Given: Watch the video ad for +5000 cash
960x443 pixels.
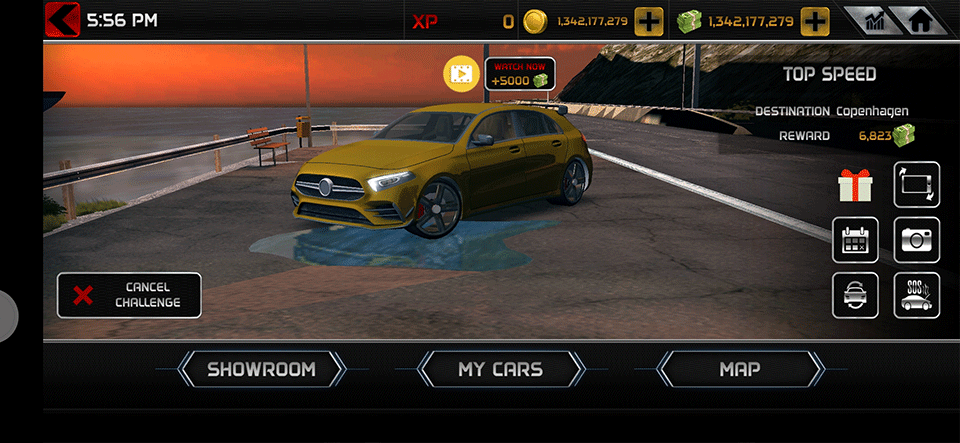Looking at the screenshot, I should click(520, 74).
